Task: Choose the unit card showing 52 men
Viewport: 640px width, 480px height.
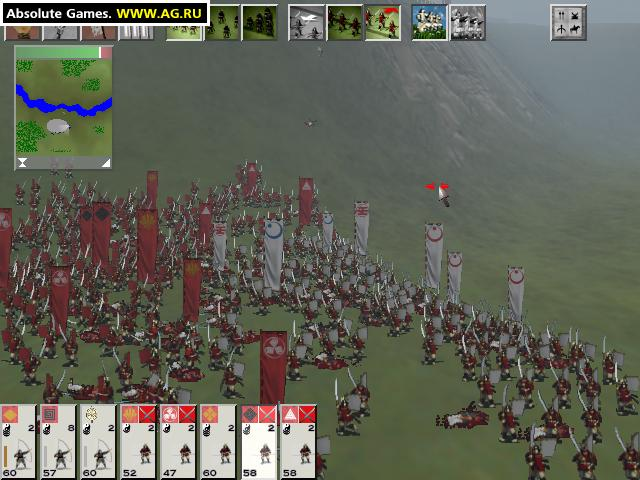Action: 139,441
